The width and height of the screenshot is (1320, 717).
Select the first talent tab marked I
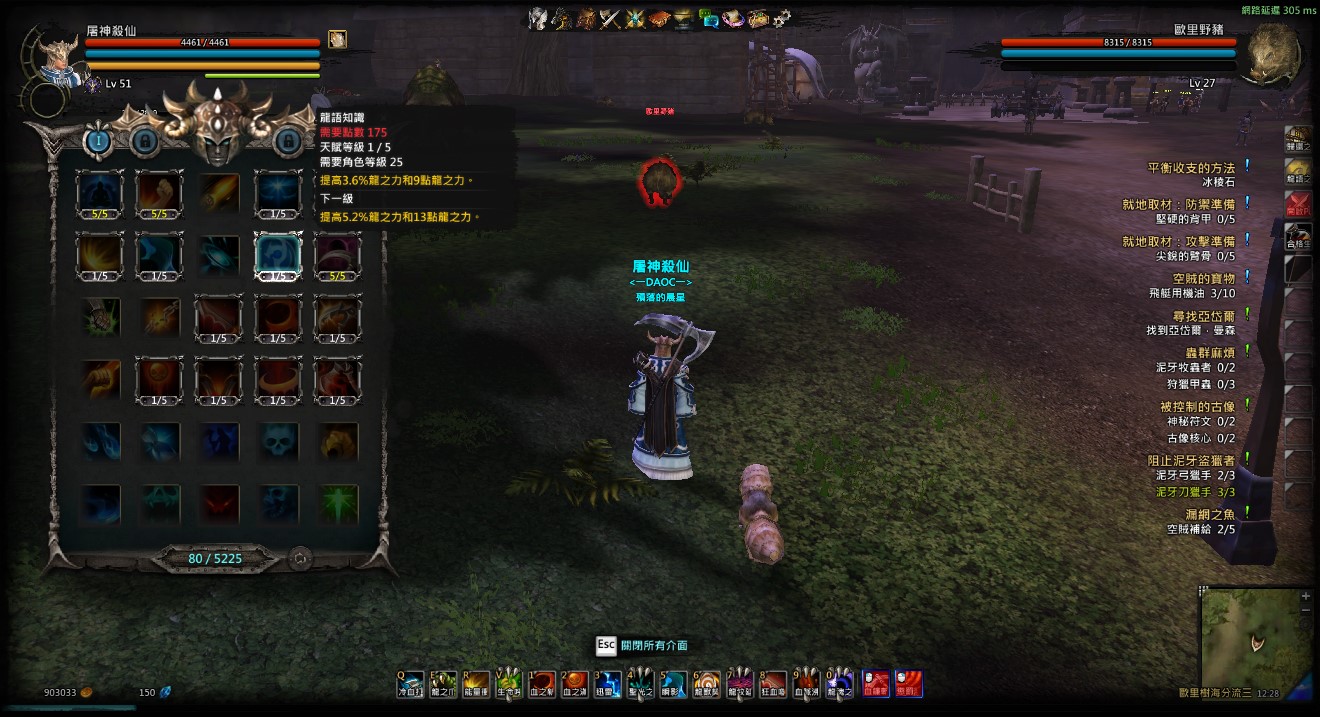pyautogui.click(x=99, y=140)
